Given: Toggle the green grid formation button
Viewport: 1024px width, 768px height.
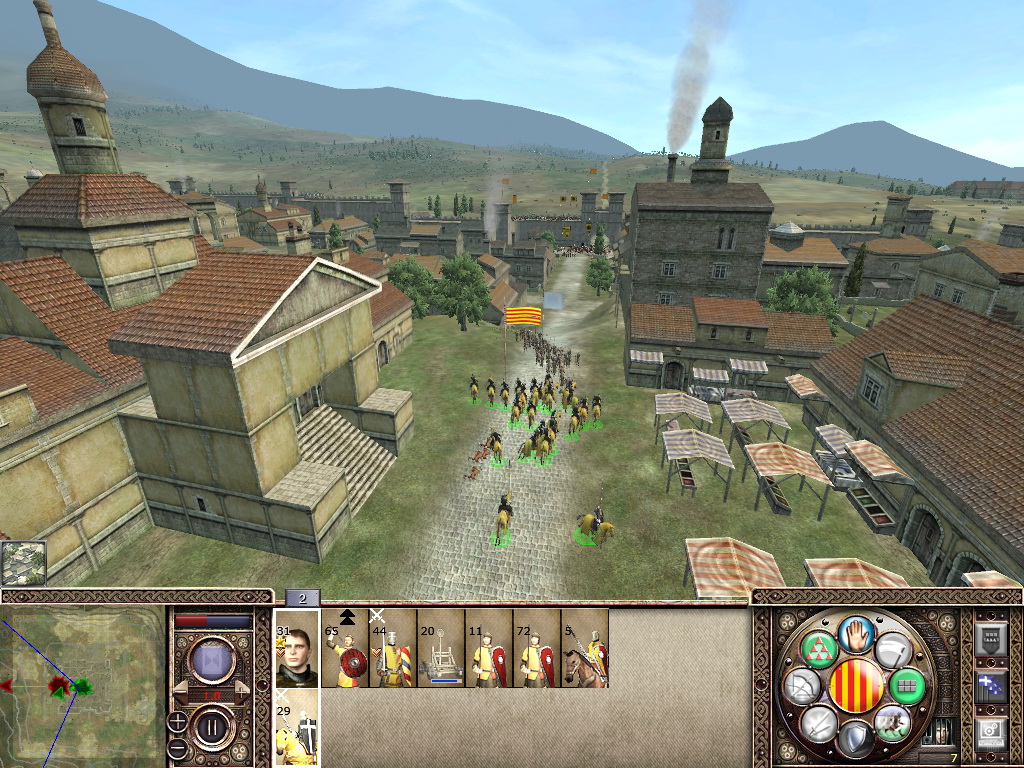Looking at the screenshot, I should pyautogui.click(x=906, y=686).
